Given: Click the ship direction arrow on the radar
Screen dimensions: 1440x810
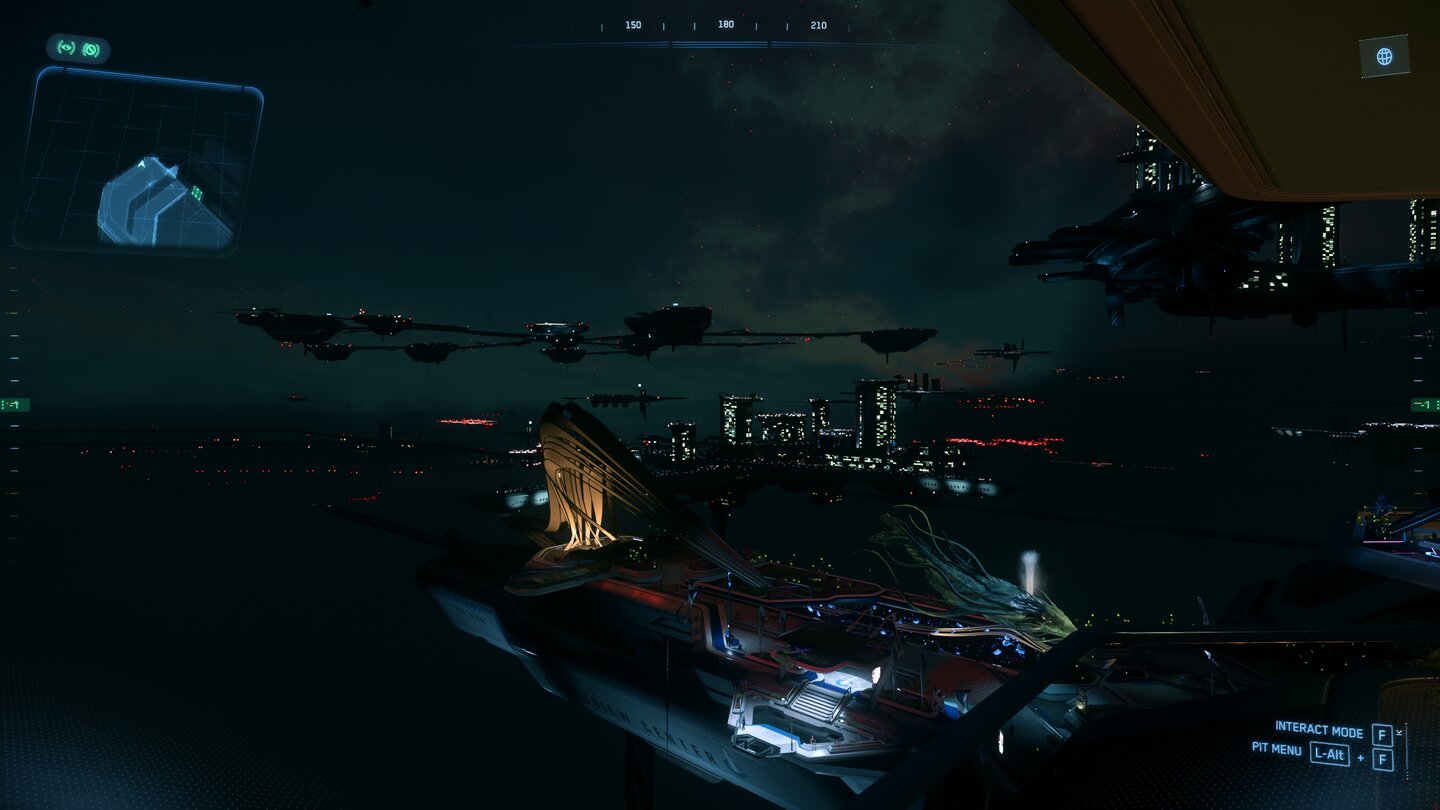Looking at the screenshot, I should (142, 165).
